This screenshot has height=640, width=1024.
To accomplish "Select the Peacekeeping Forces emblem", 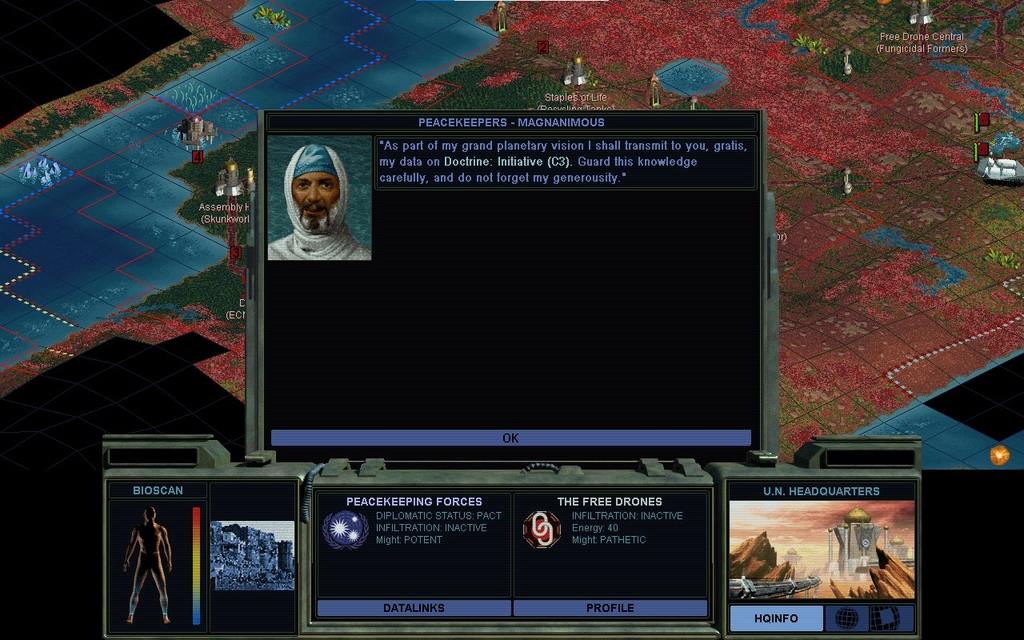I will [345, 529].
